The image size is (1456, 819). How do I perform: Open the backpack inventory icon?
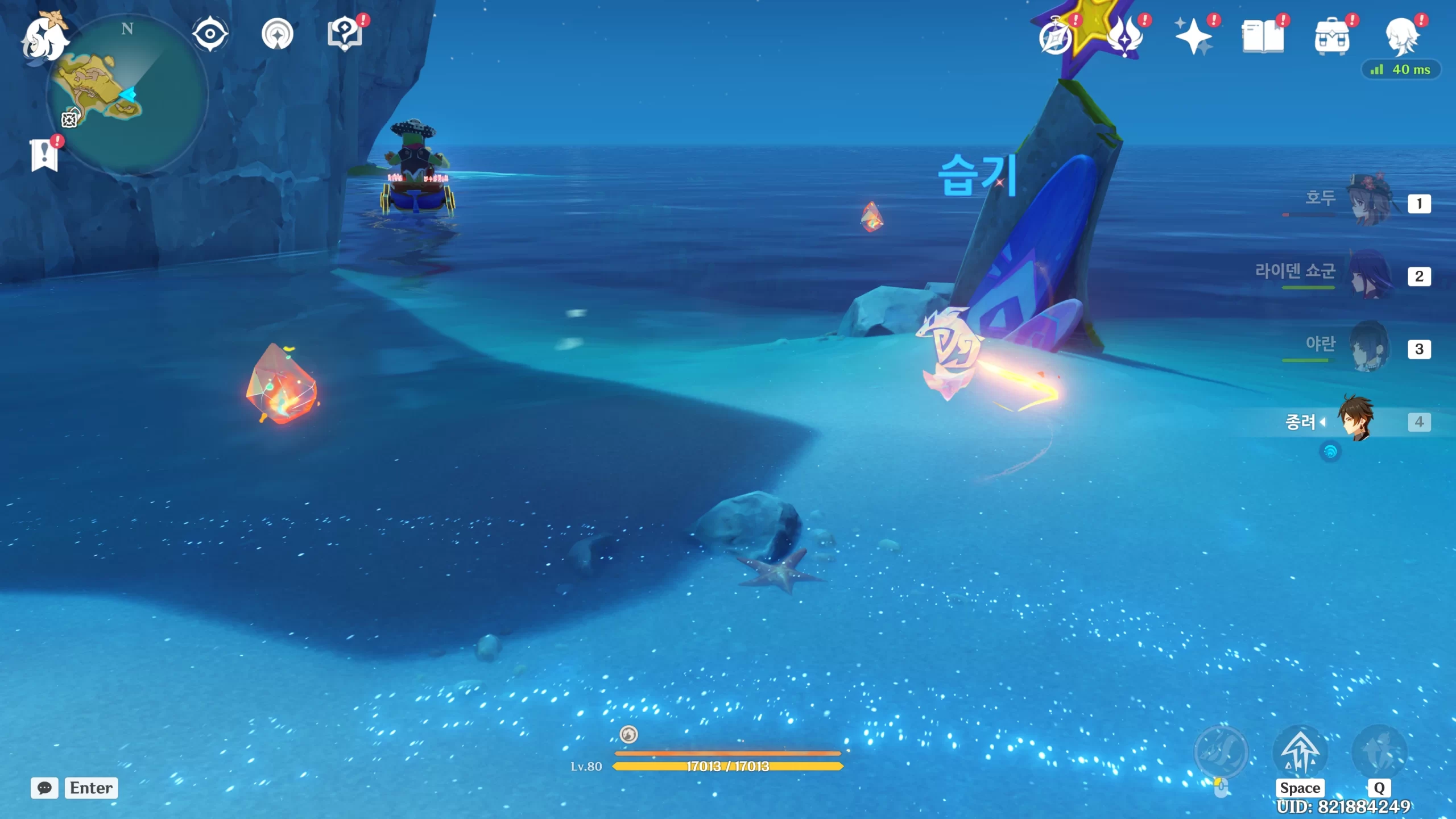1331,38
